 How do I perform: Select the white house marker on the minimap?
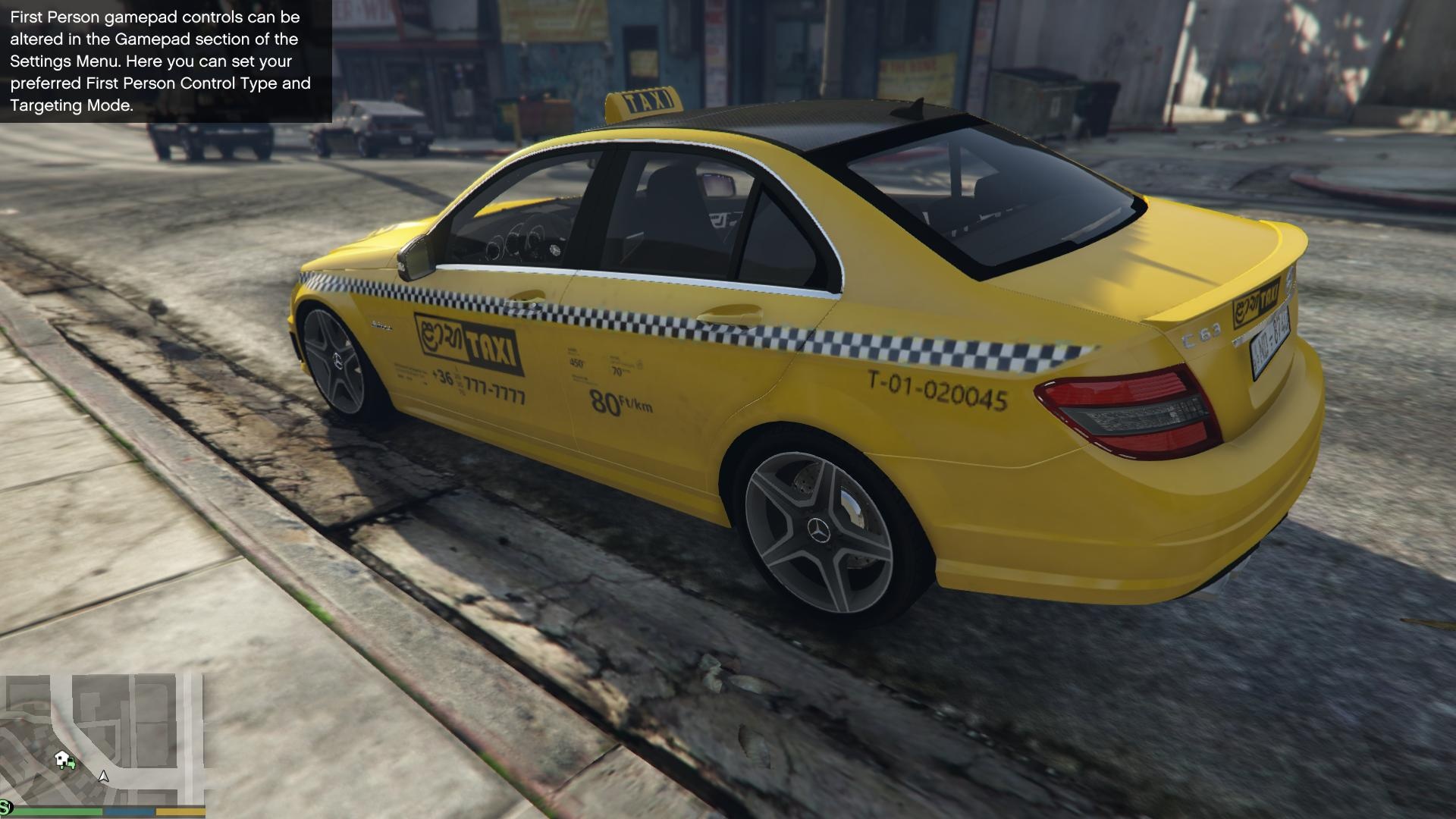(61, 757)
